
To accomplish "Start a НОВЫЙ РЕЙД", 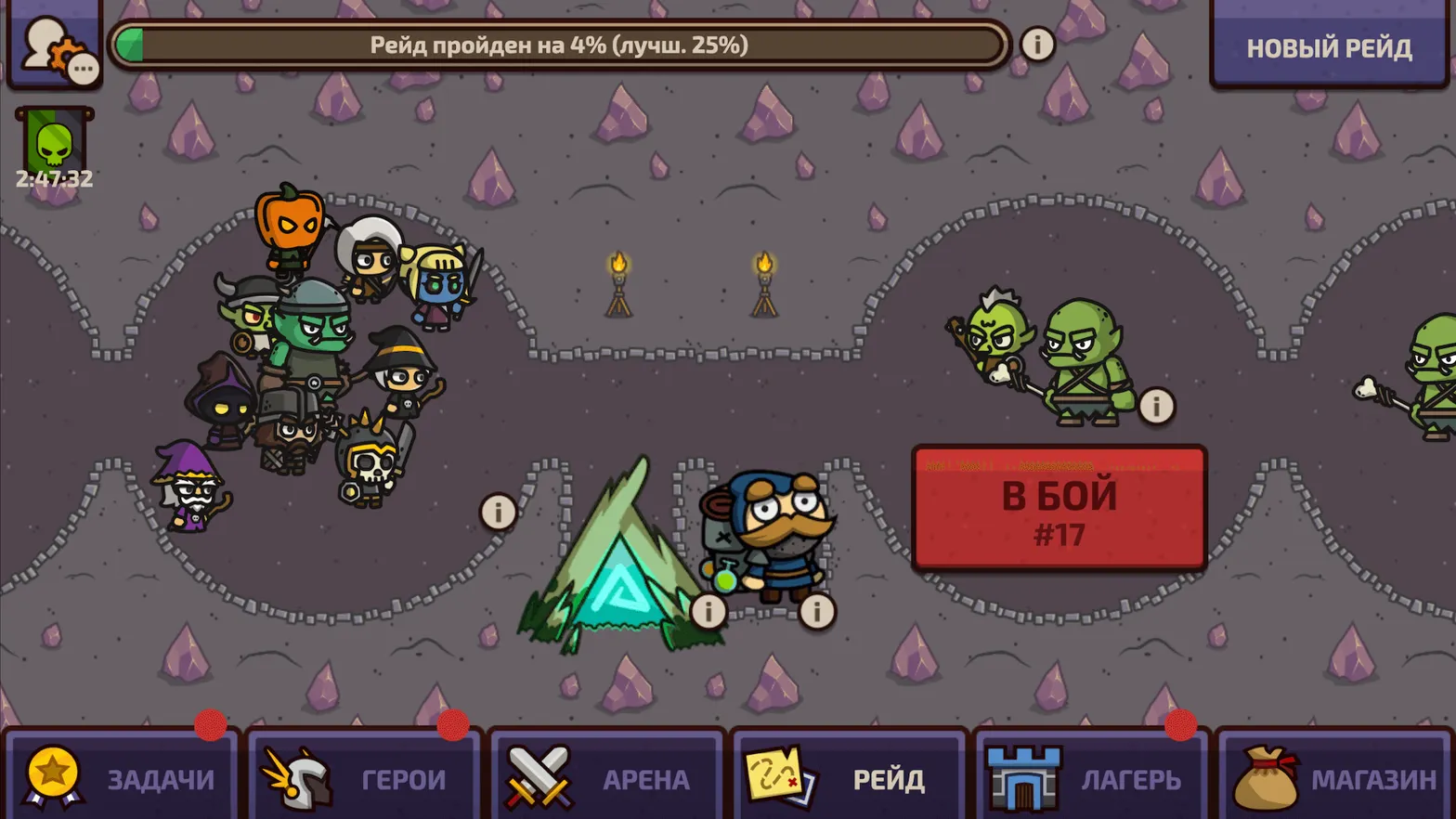I will 1328,47.
